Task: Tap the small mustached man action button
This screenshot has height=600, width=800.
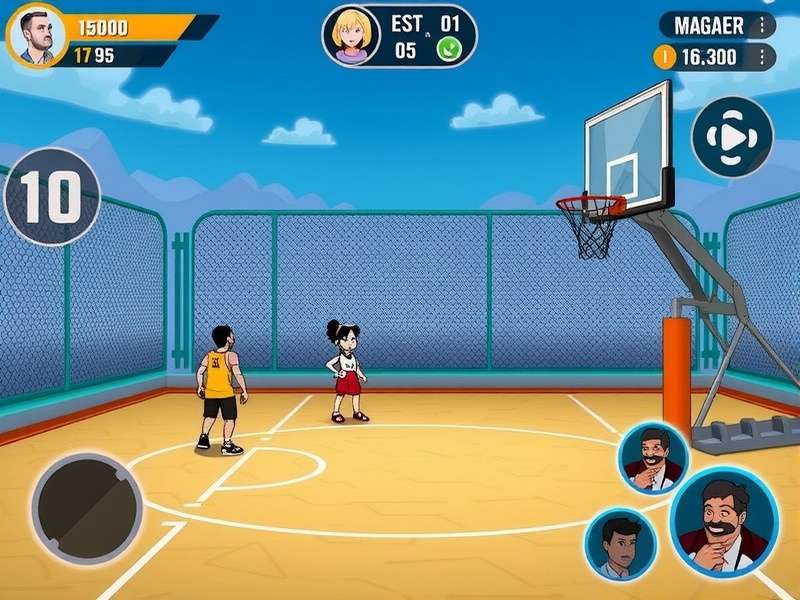Action: (653, 459)
